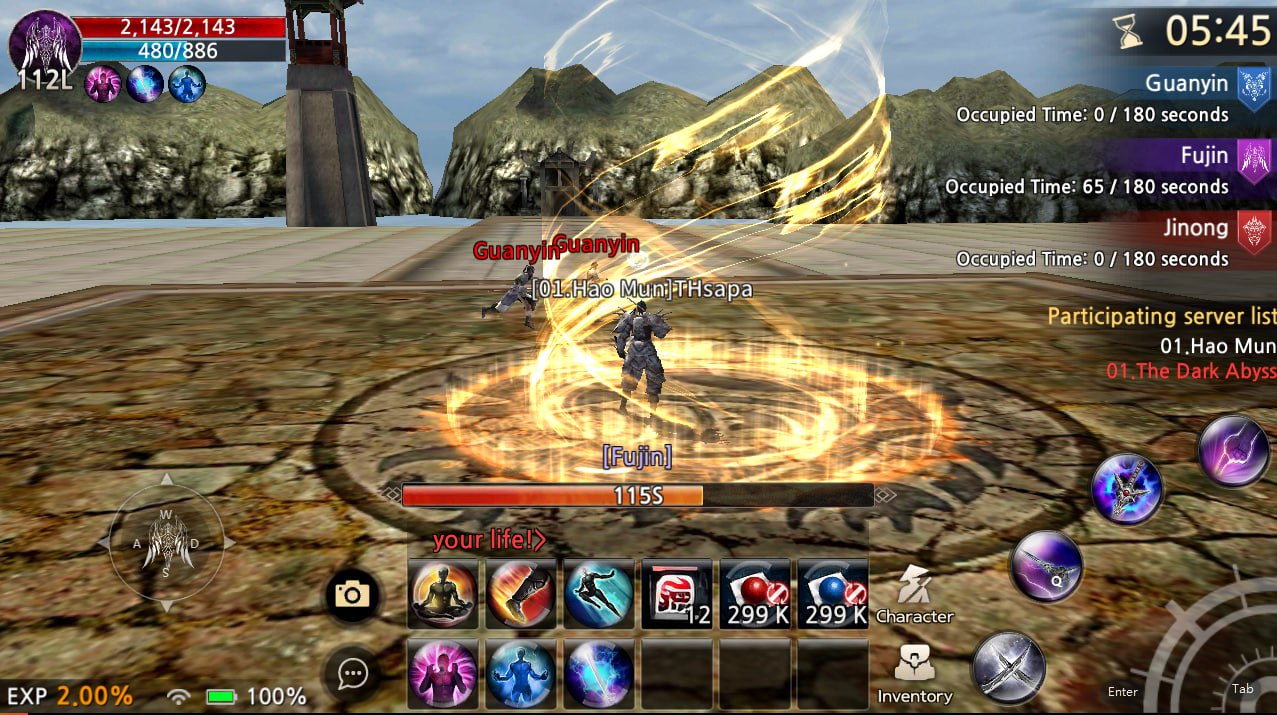Use the purple lightning blade Q skill

[x=1047, y=566]
